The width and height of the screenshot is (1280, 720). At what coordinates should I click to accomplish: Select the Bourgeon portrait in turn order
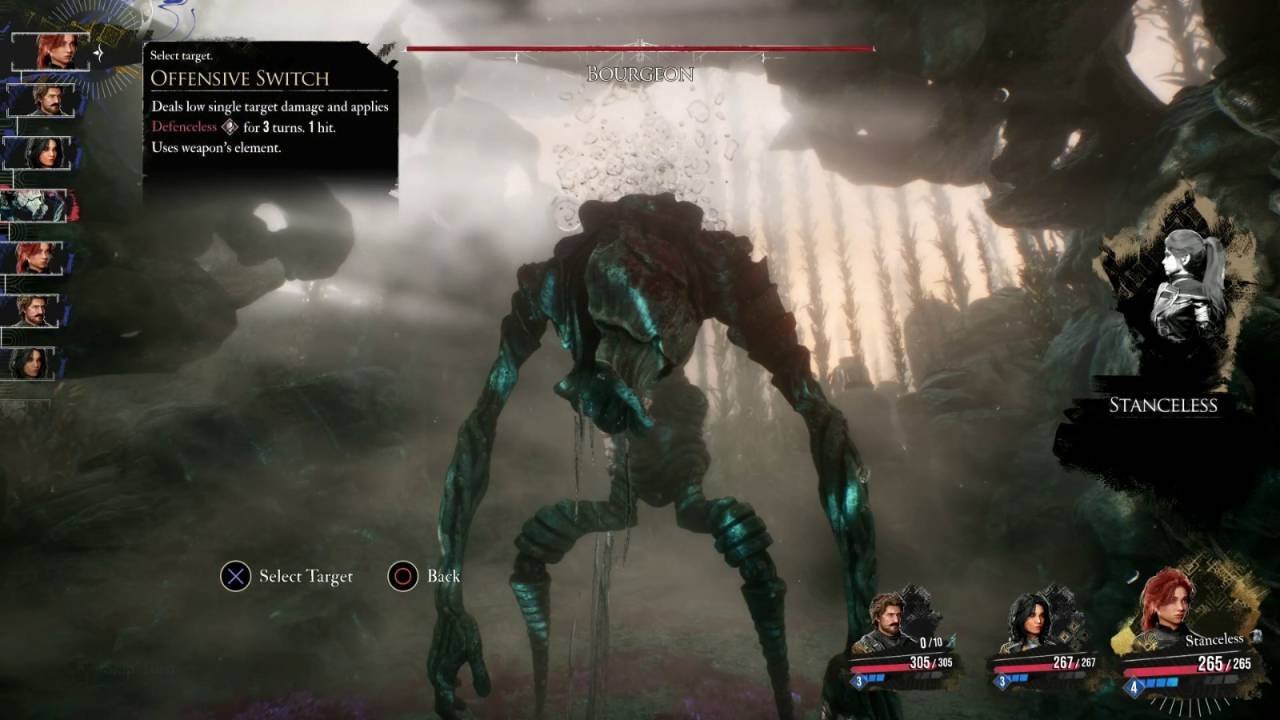coord(40,205)
